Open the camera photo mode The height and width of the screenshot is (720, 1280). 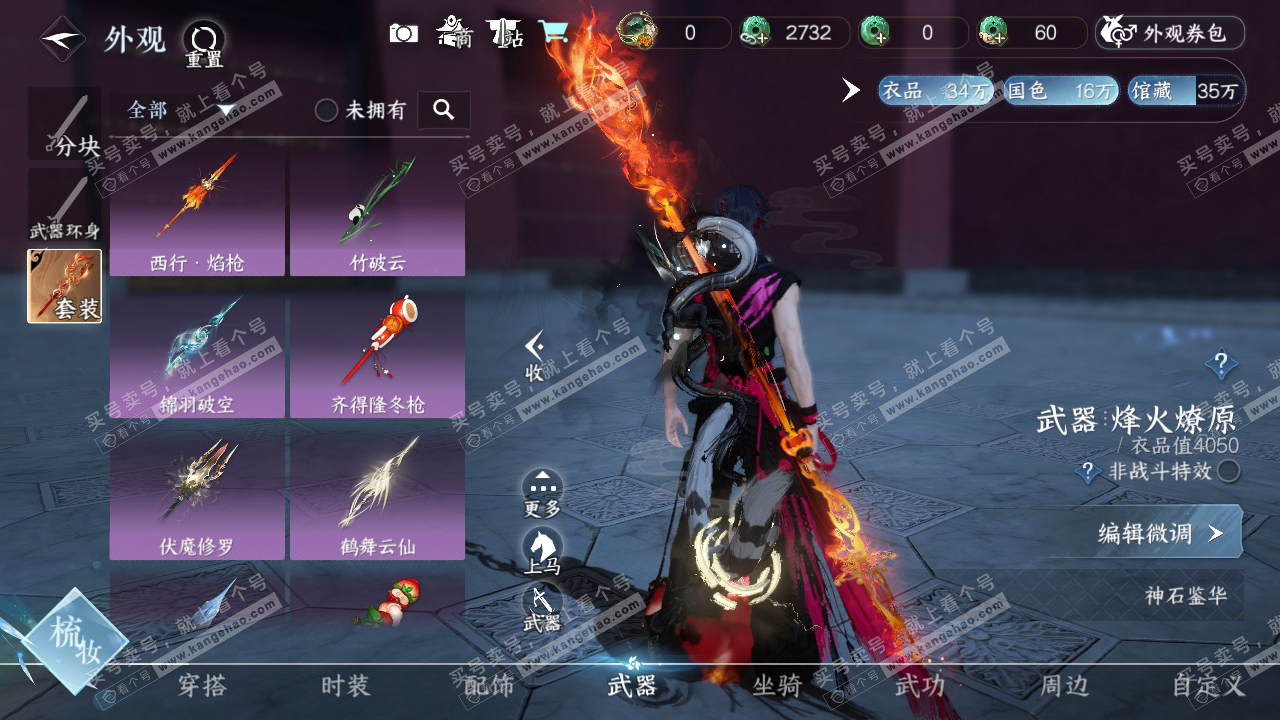click(x=404, y=33)
